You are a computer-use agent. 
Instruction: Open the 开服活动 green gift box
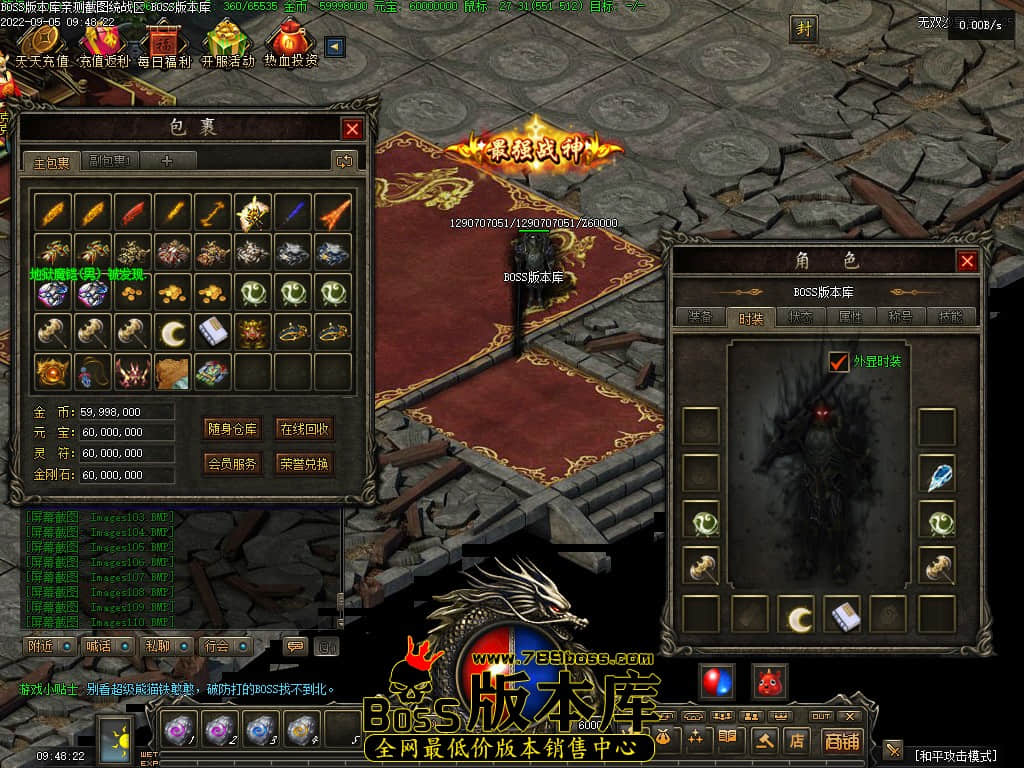coord(228,44)
